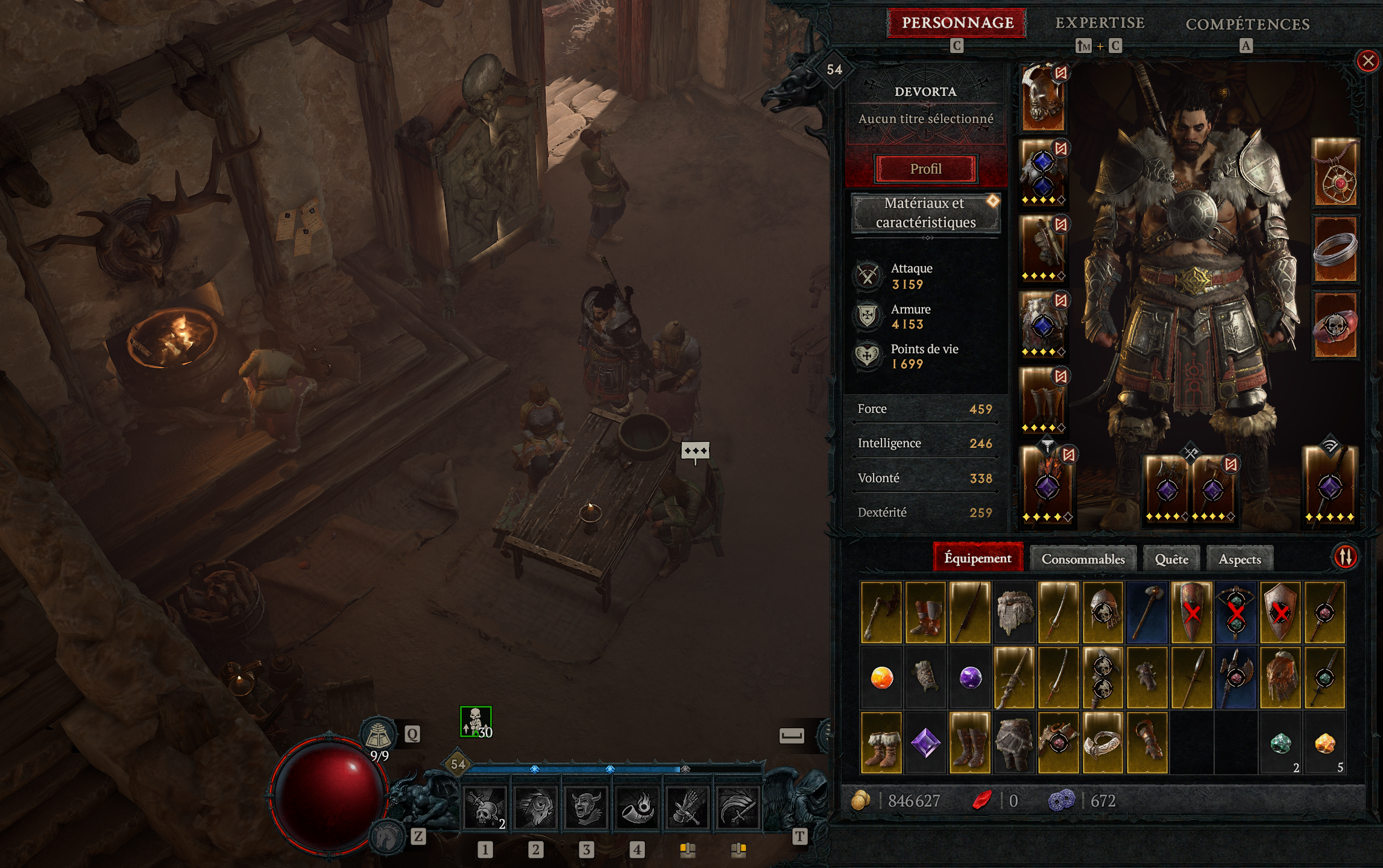1383x868 pixels.
Task: Close the character panel
Action: tap(1367, 61)
